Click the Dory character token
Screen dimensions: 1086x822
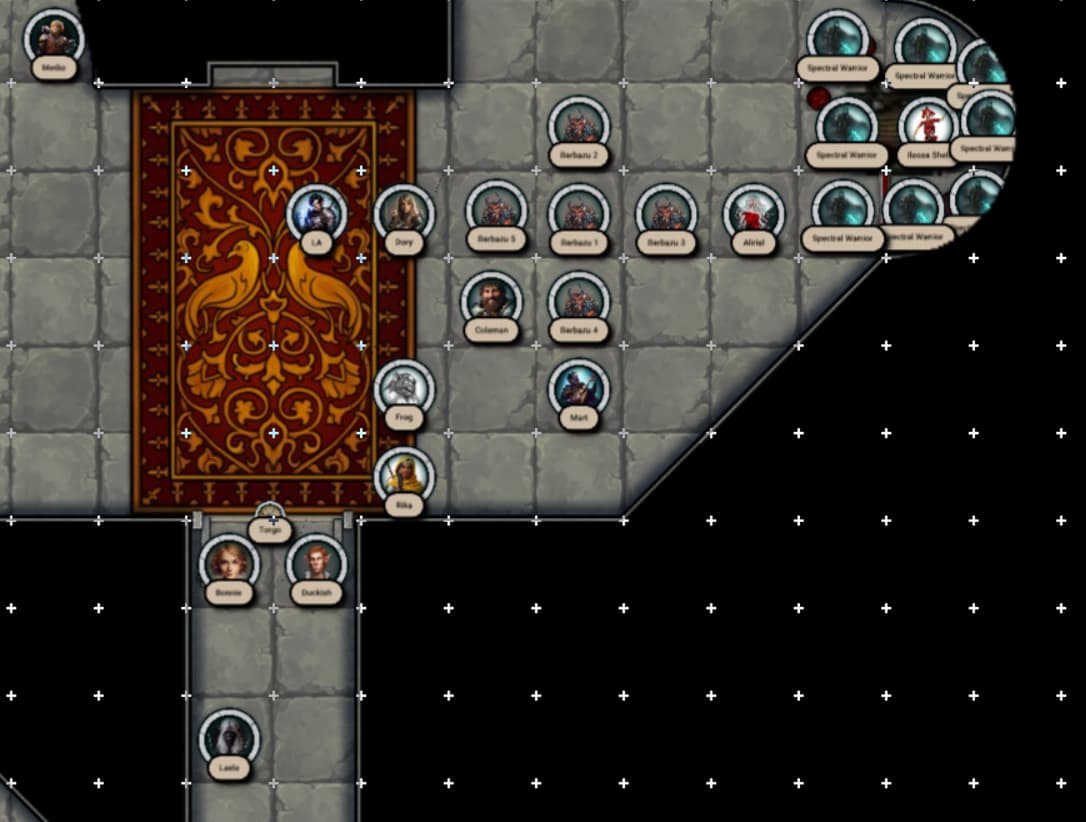coord(404,213)
